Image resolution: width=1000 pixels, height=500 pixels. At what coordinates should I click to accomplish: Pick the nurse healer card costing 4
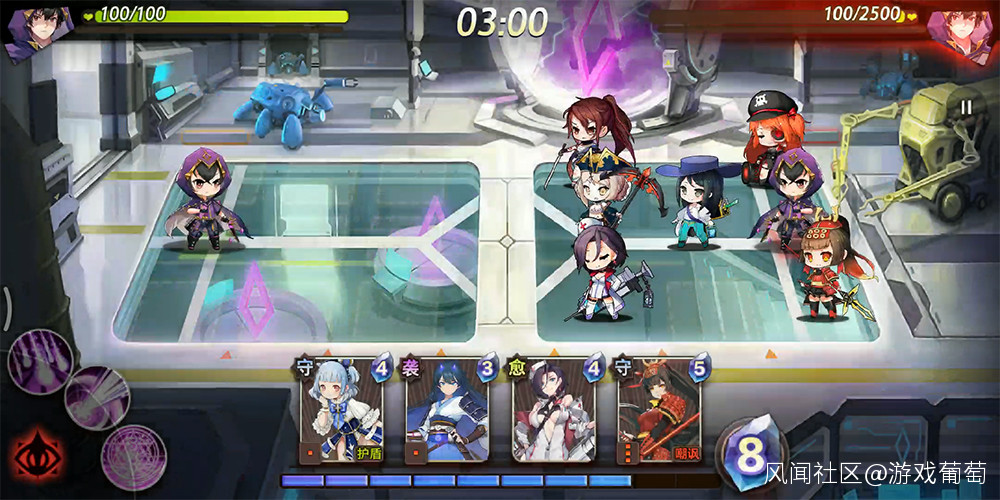tap(553, 409)
